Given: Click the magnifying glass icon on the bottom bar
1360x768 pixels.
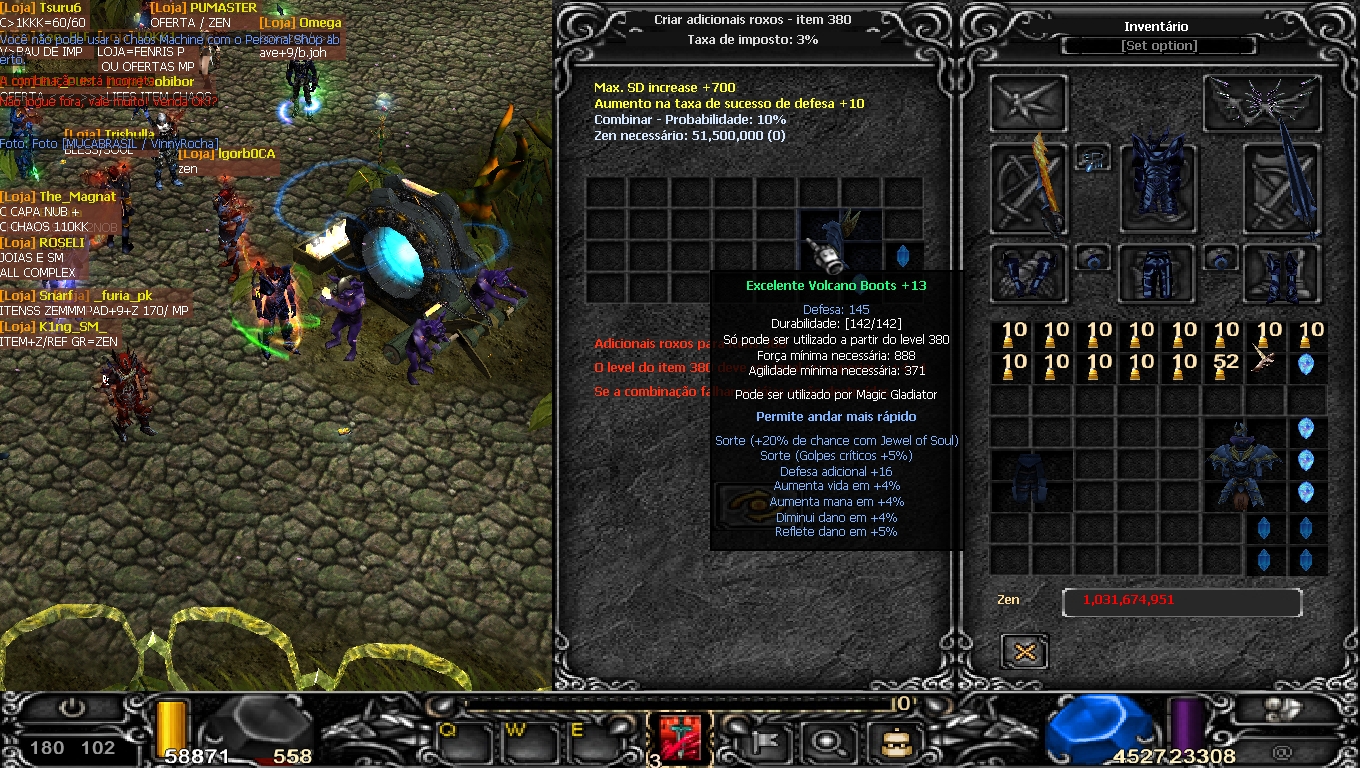Looking at the screenshot, I should pos(829,742).
